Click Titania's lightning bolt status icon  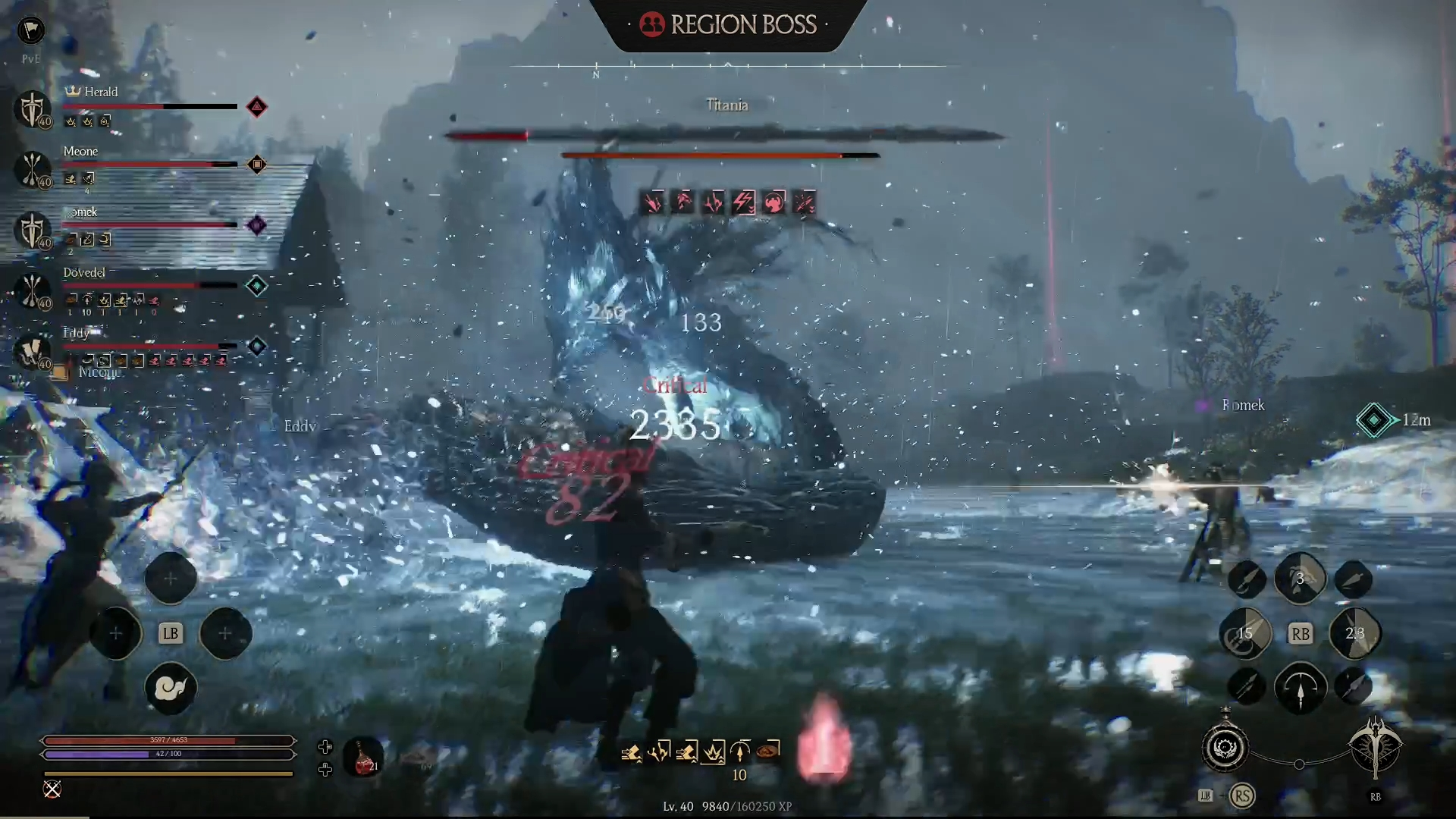click(743, 202)
